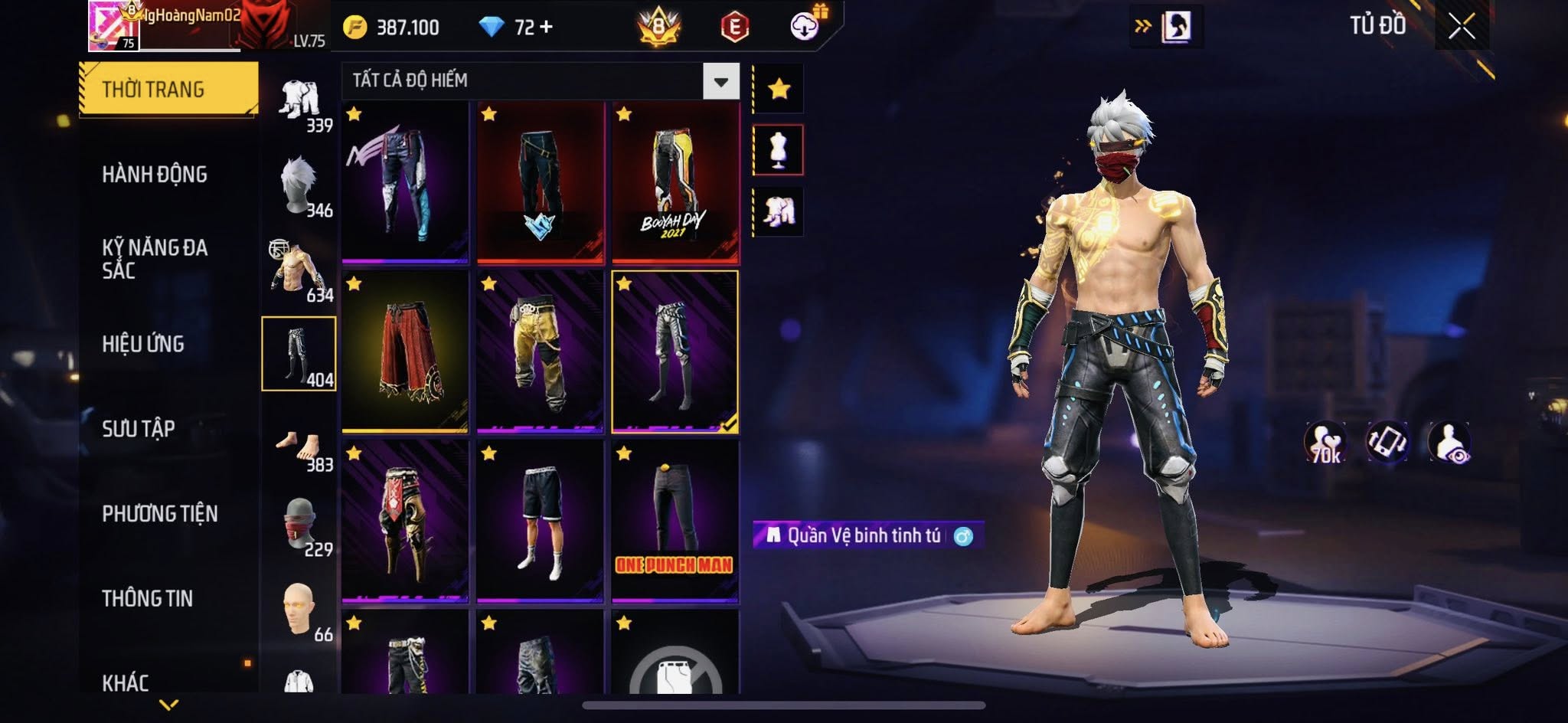This screenshot has height=723, width=1568.
Task: Select the Hiệu Ứng category
Action: pyautogui.click(x=143, y=344)
